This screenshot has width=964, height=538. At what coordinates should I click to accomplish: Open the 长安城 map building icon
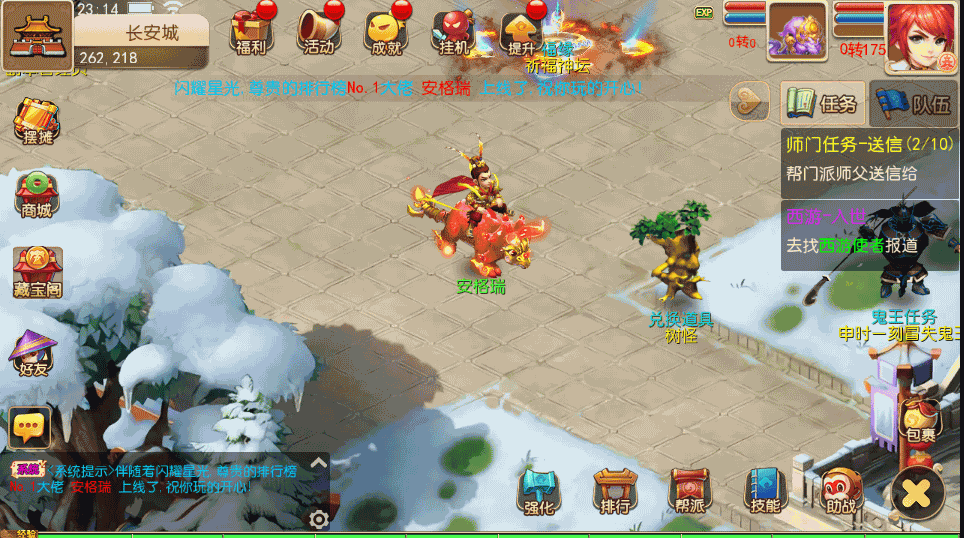[x=36, y=34]
